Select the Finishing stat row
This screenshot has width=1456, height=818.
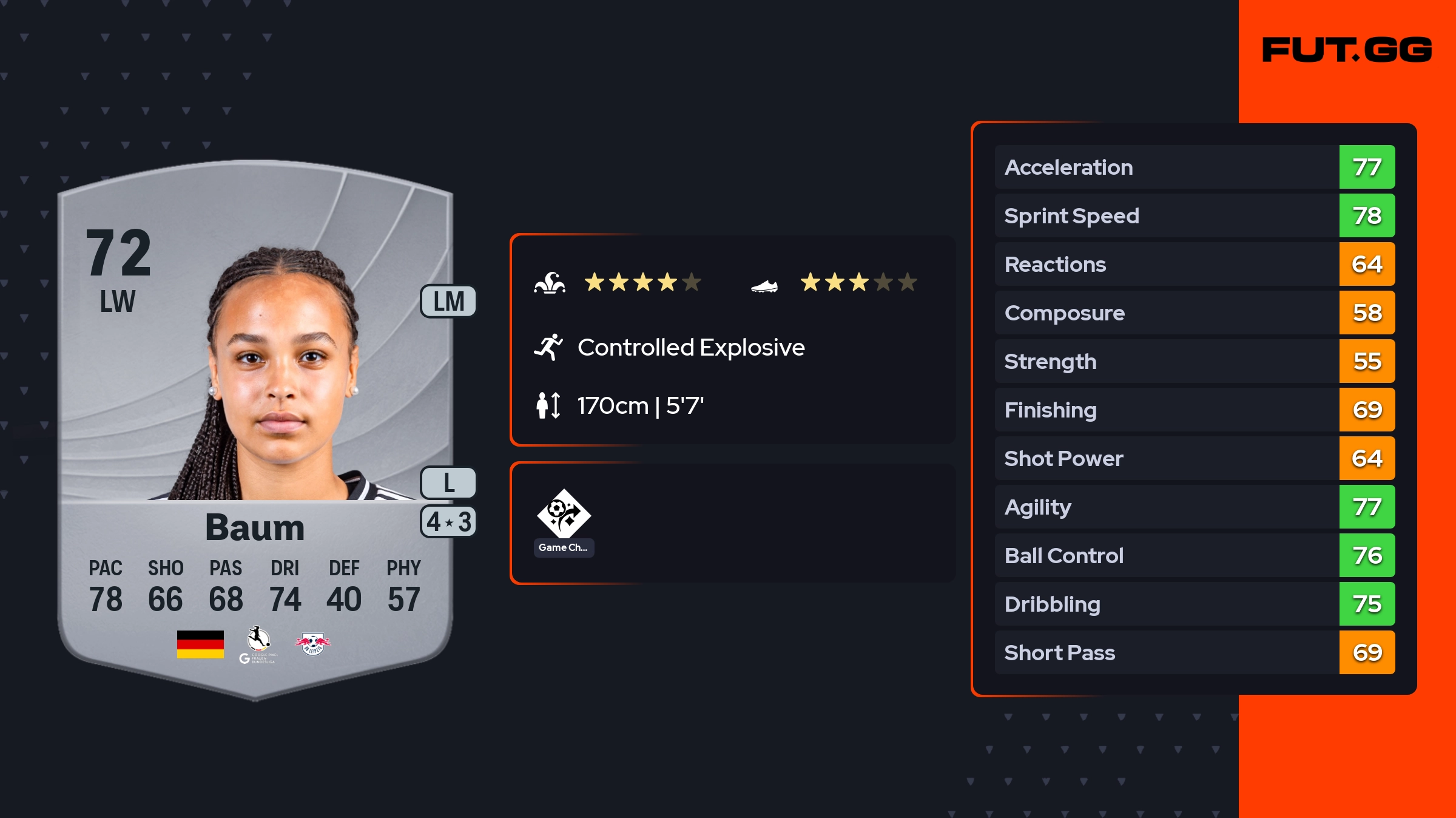1194,410
